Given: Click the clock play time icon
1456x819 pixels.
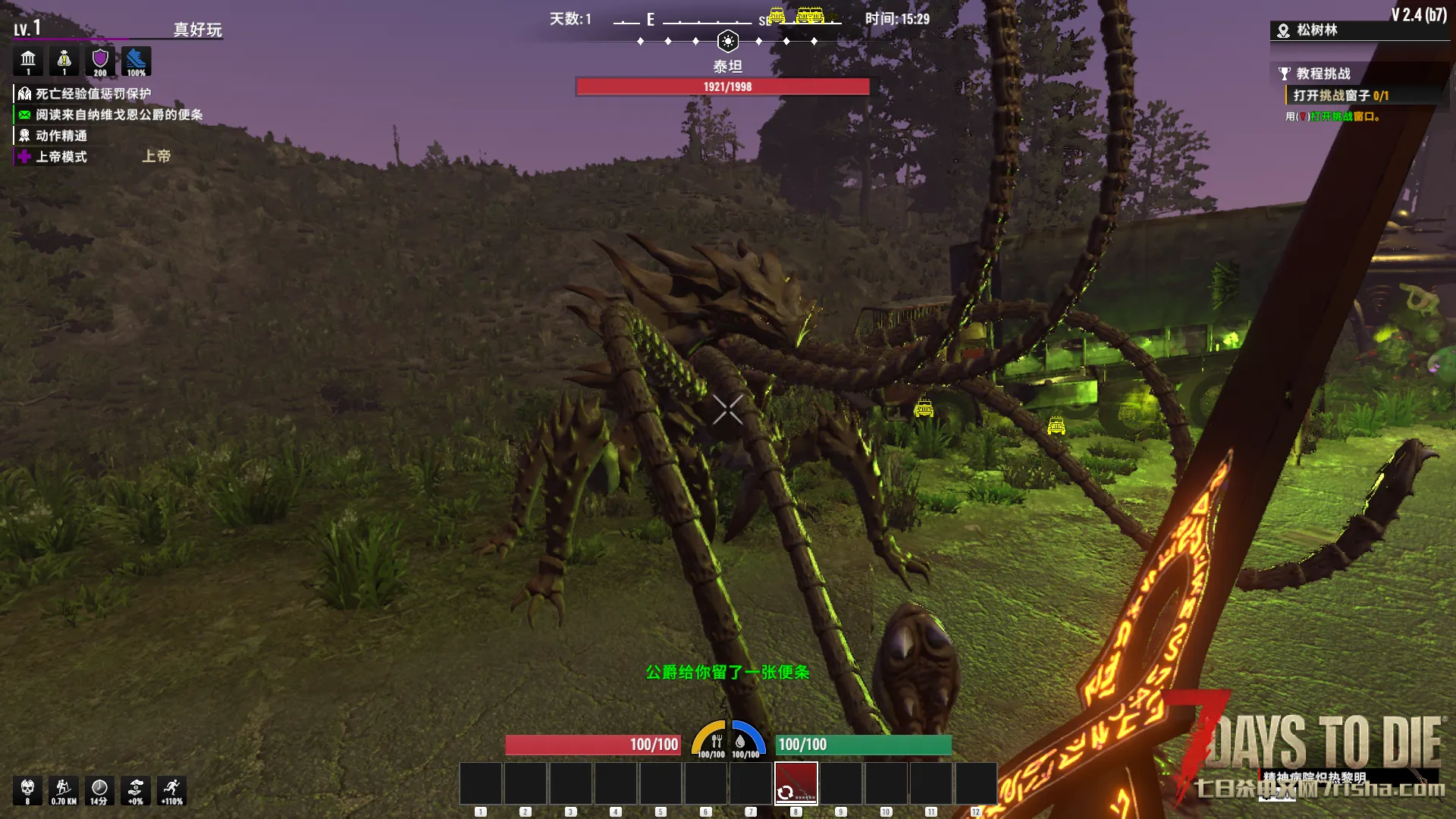Looking at the screenshot, I should pos(99,790).
